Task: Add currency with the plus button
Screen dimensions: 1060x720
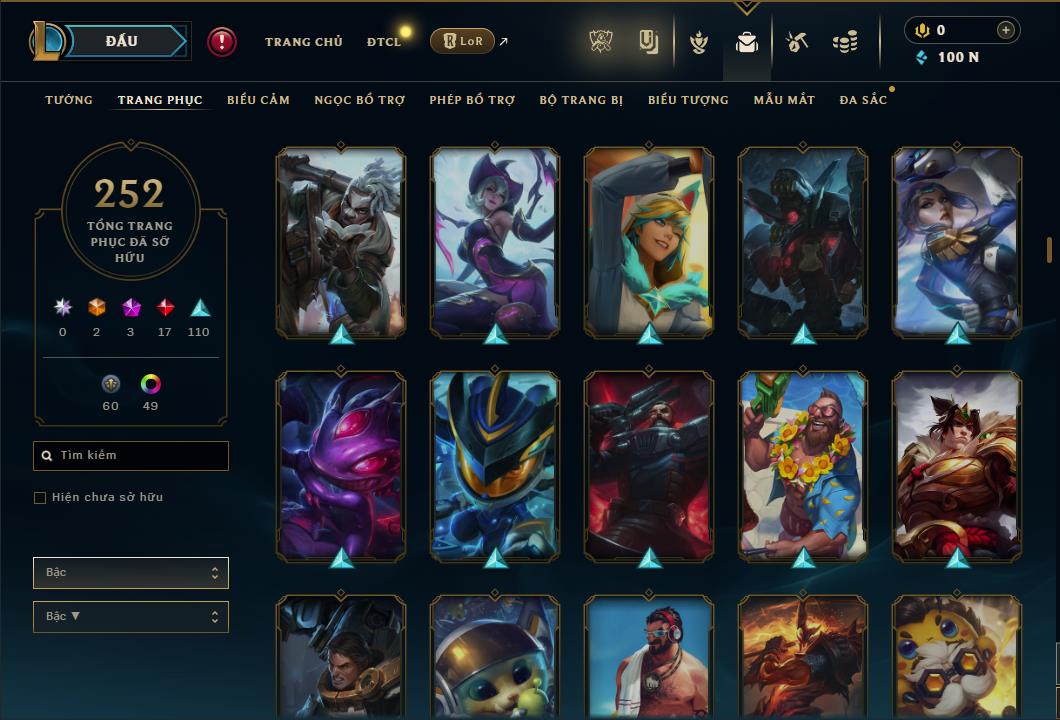Action: click(1005, 30)
